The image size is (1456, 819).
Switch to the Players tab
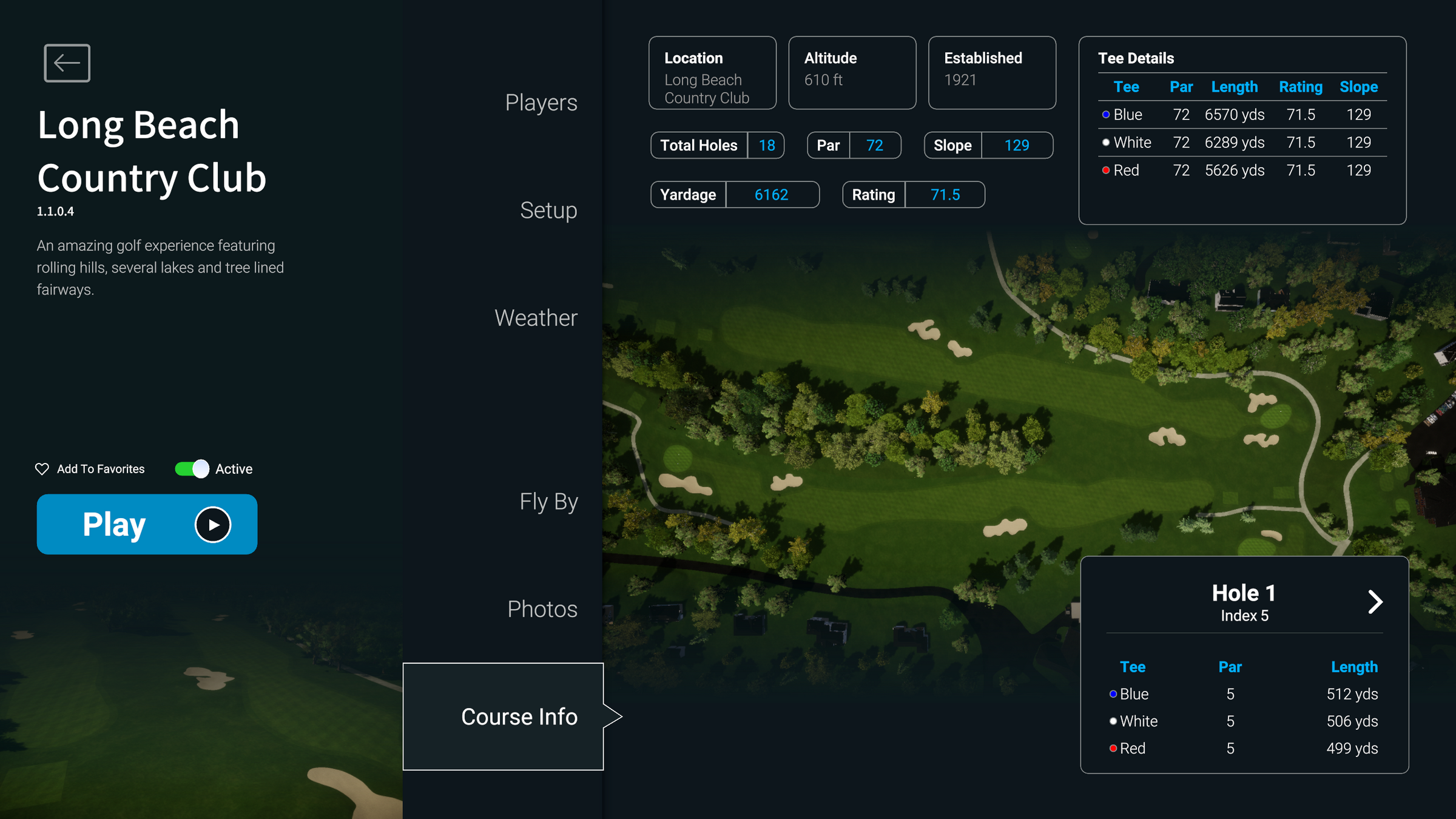click(541, 103)
